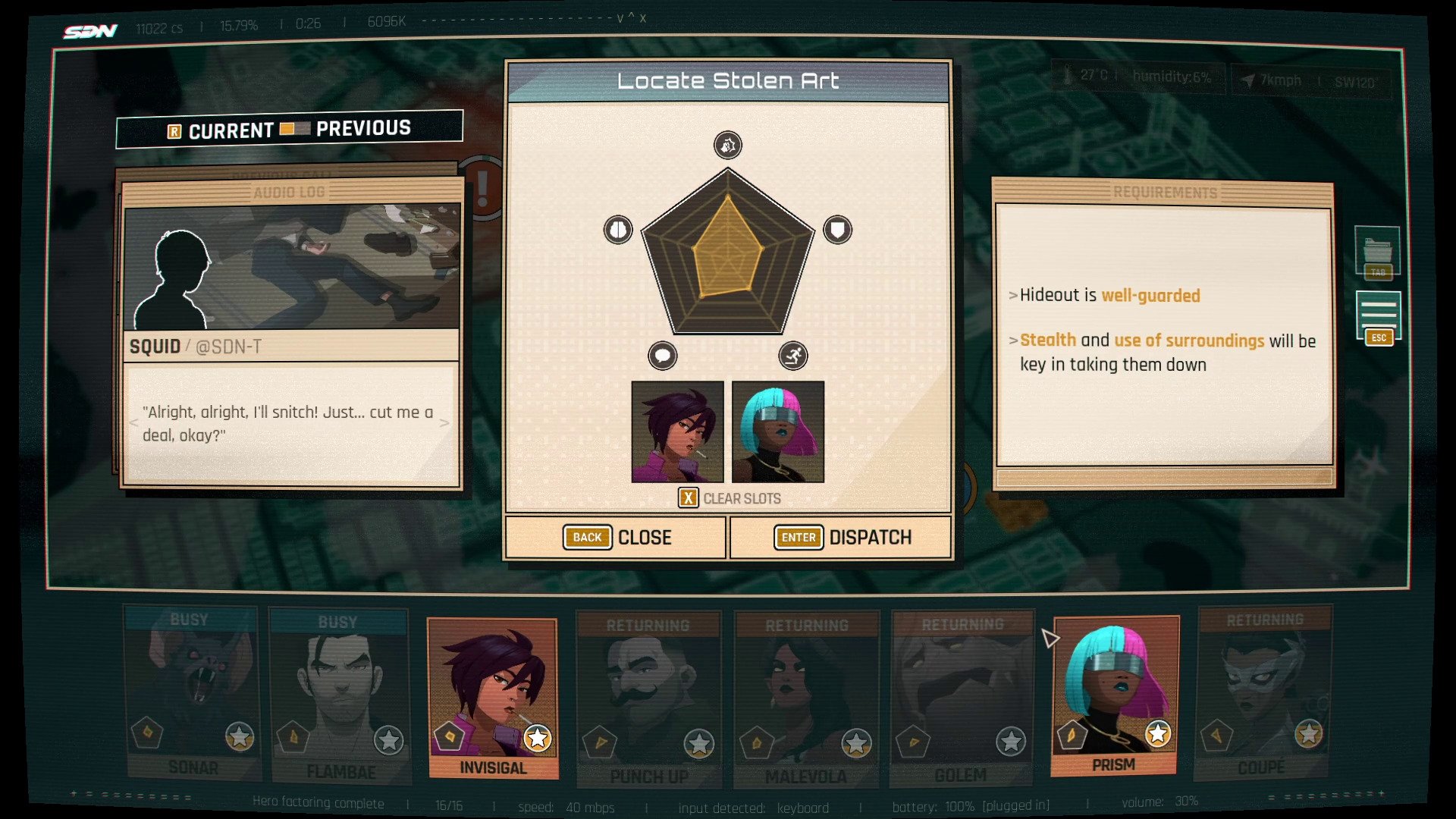Click the speech bubble stat icon
This screenshot has height=819, width=1456.
(663, 356)
